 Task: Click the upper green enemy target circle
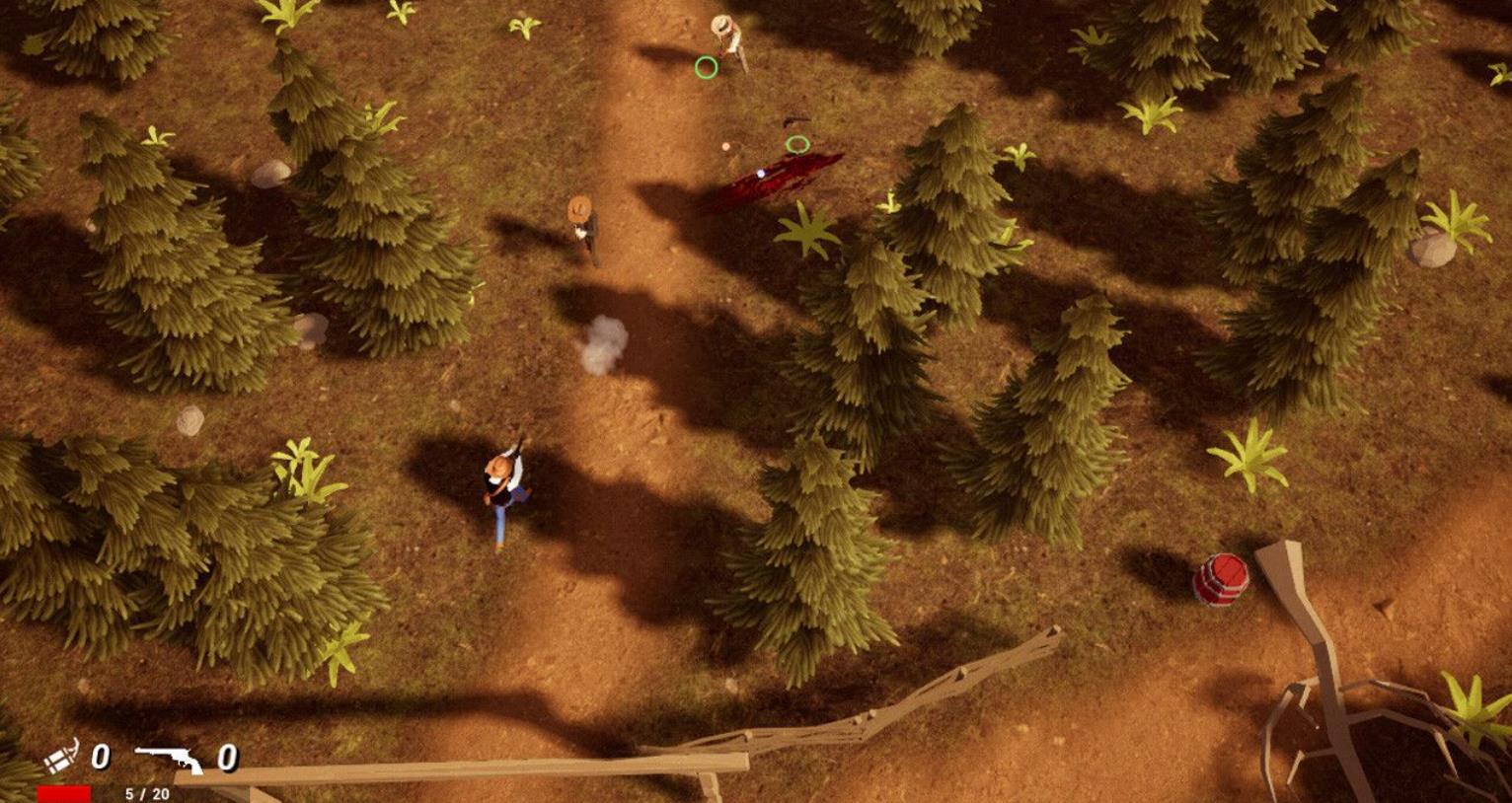coord(706,67)
